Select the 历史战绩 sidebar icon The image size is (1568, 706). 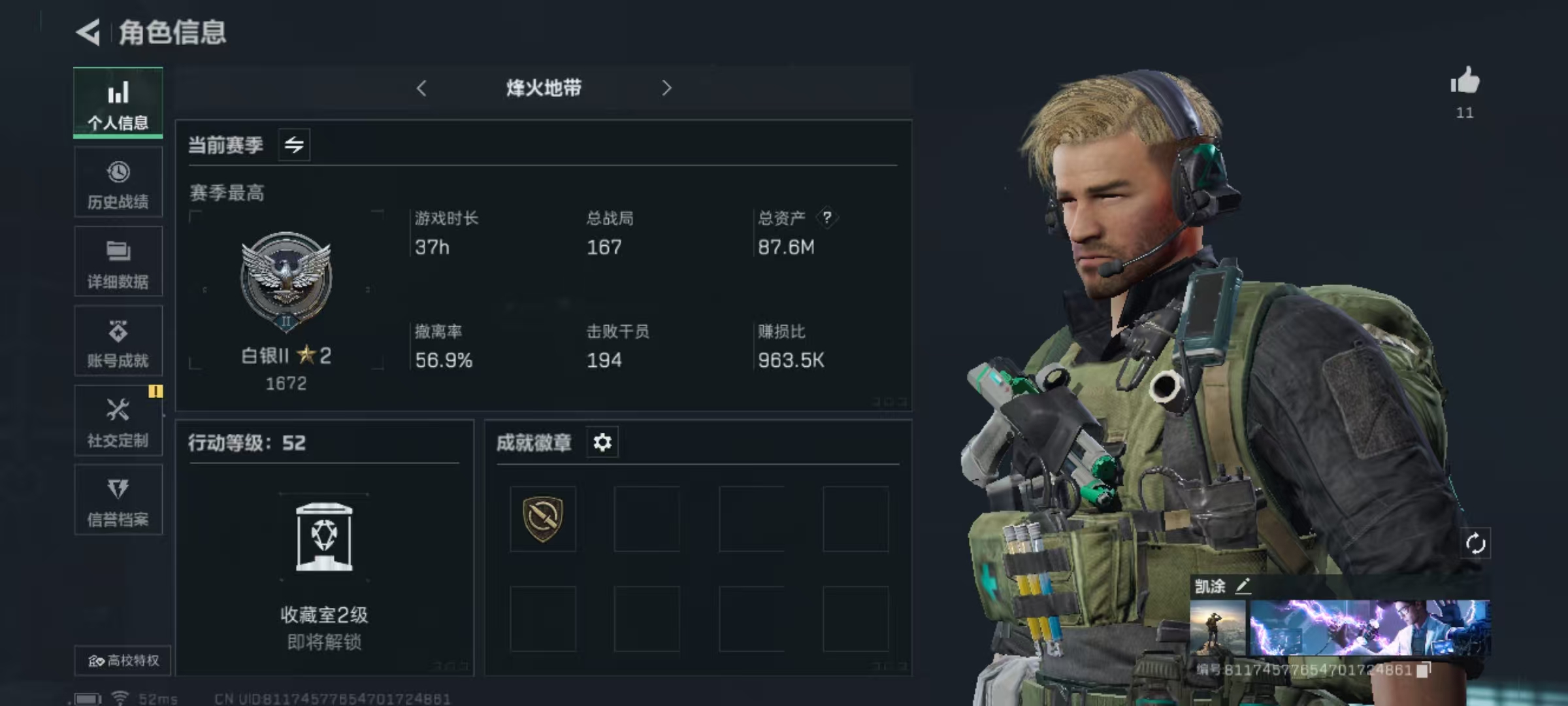pos(118,183)
